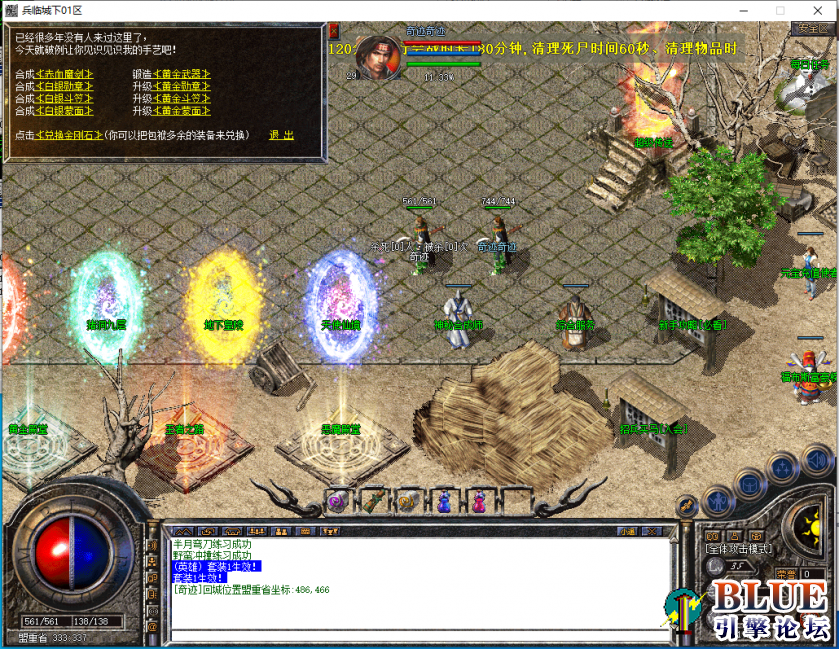Select the 锻造 黄金武器 option
The width and height of the screenshot is (839, 649).
coord(182,75)
